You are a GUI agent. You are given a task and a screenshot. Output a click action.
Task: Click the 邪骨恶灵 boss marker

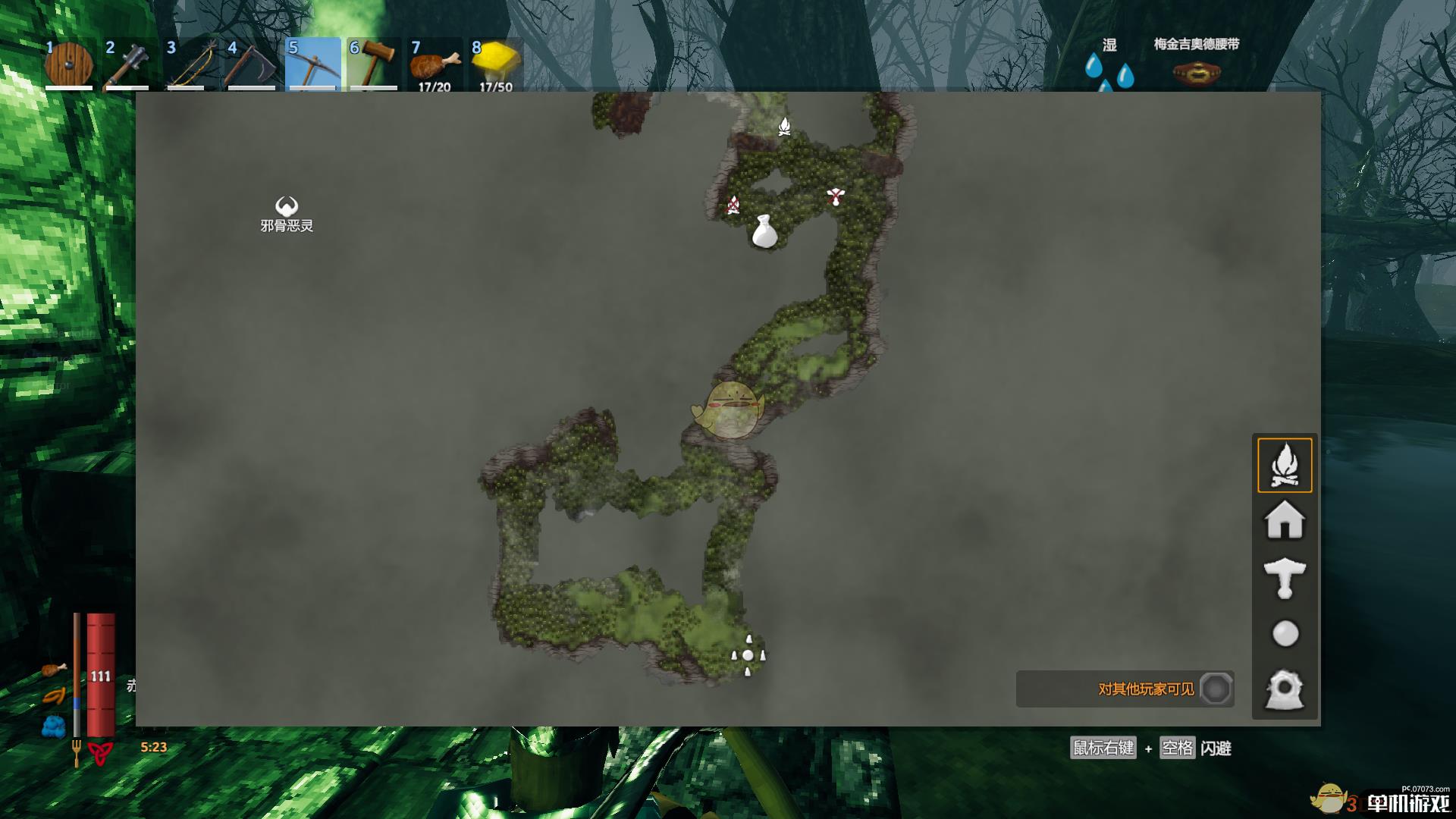284,205
